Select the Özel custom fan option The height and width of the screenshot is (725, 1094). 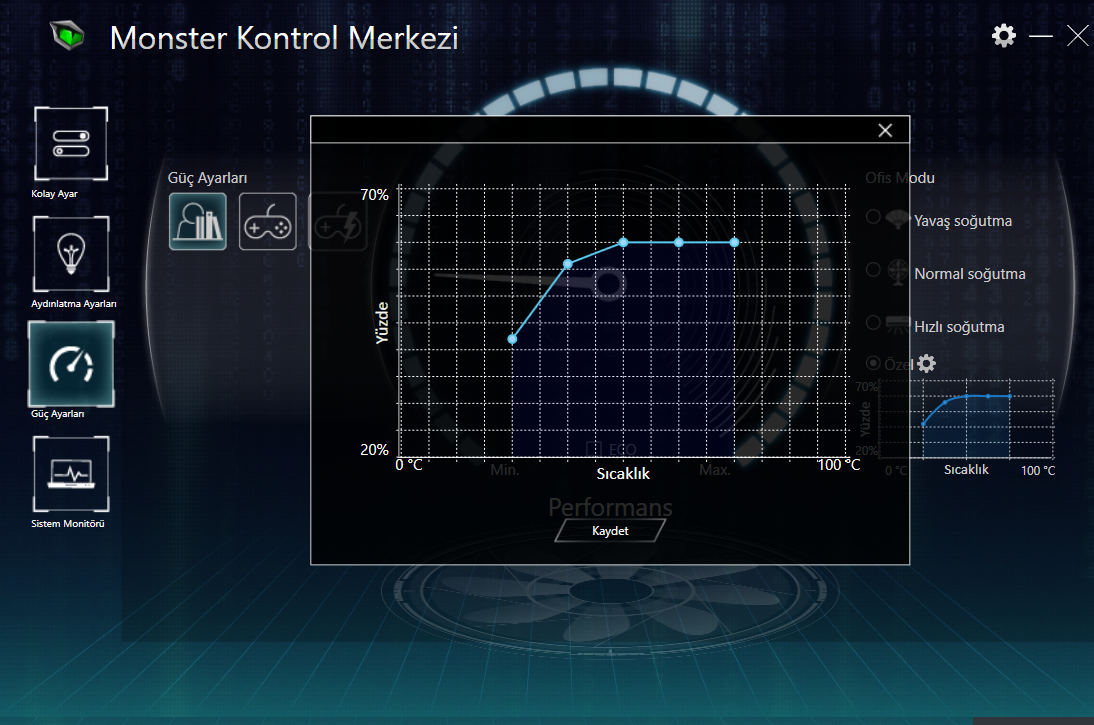click(x=873, y=363)
